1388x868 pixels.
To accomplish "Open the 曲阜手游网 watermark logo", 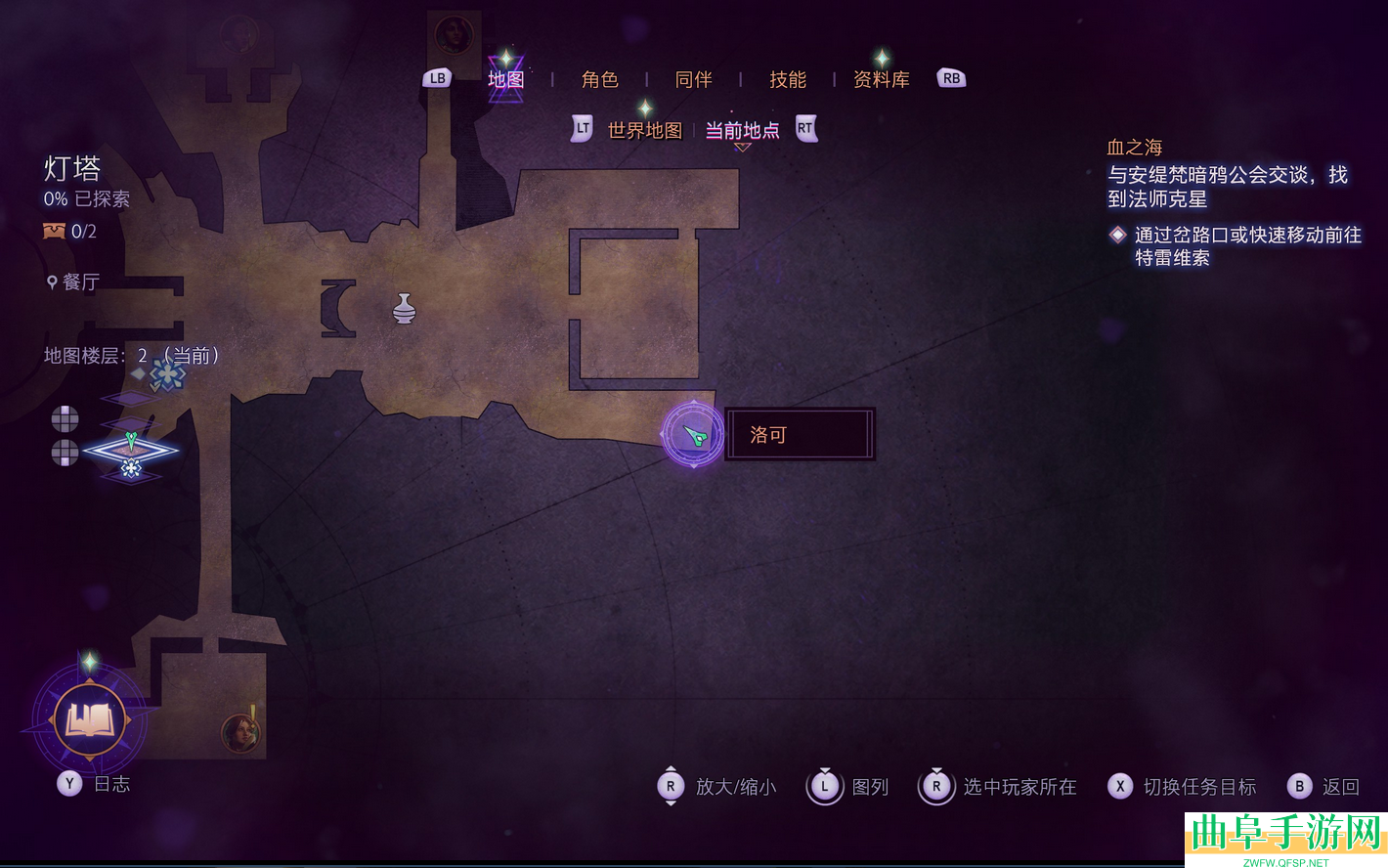I will pyautogui.click(x=1285, y=839).
